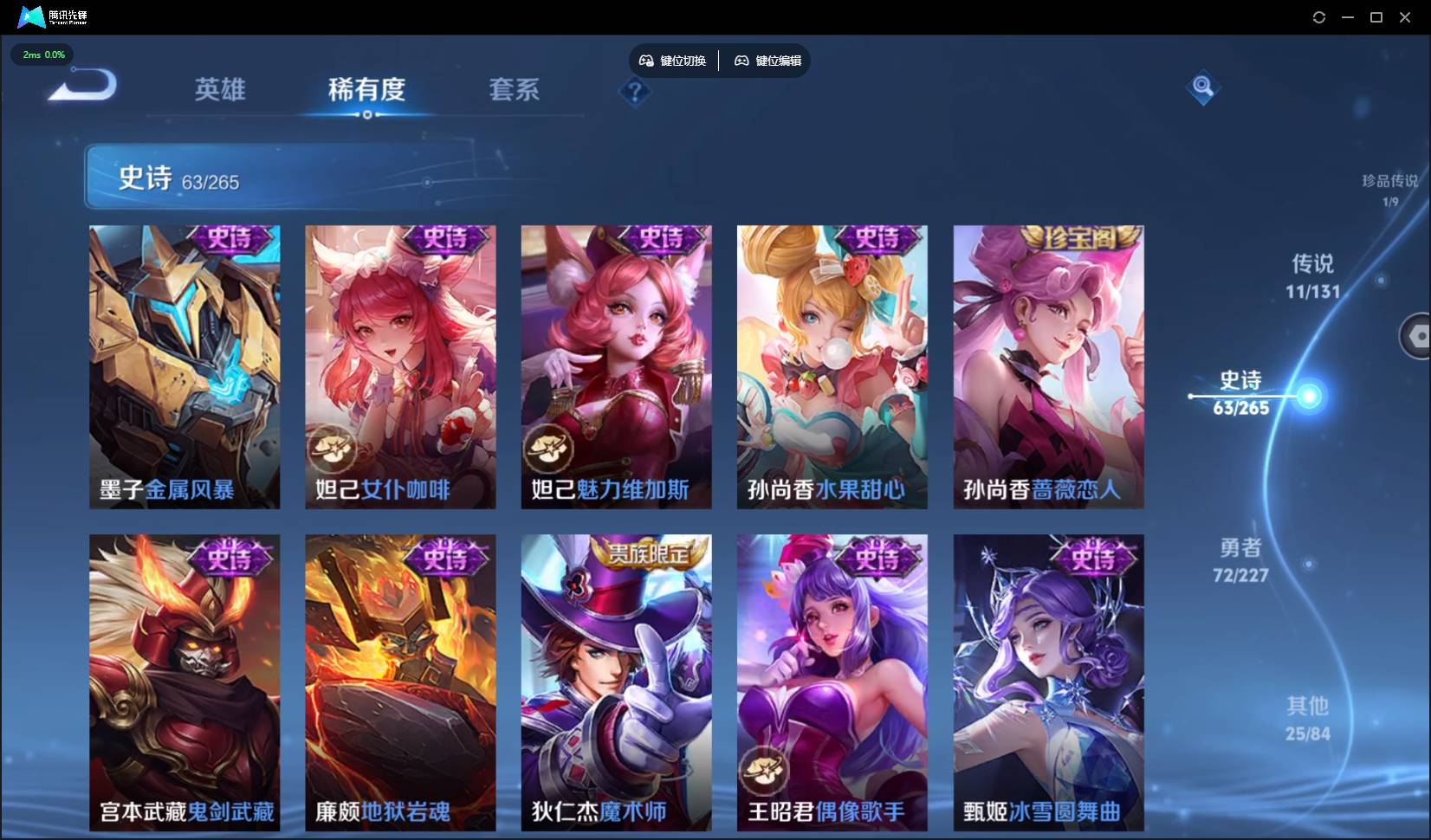Click the gamepad icon beside 键位切换
Viewport: 1431px width, 840px height.
pyautogui.click(x=647, y=61)
